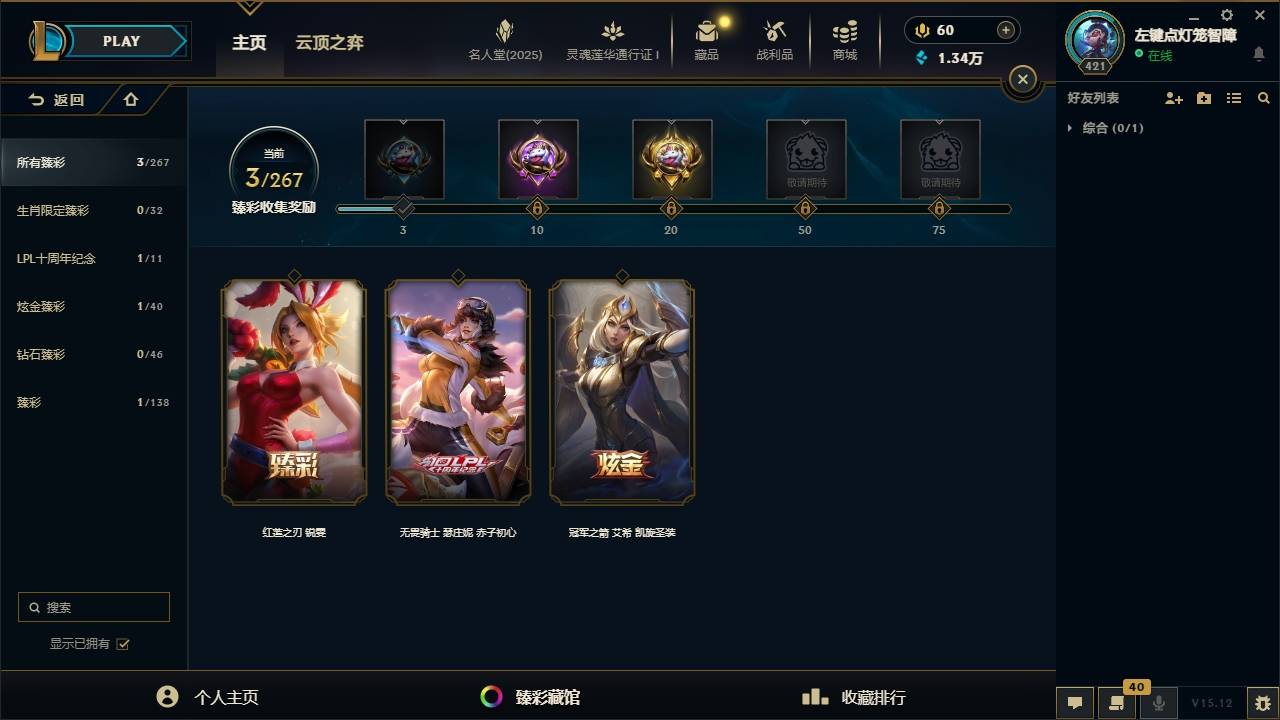Uncheck the 显示已拥有 checkbox

tap(122, 644)
